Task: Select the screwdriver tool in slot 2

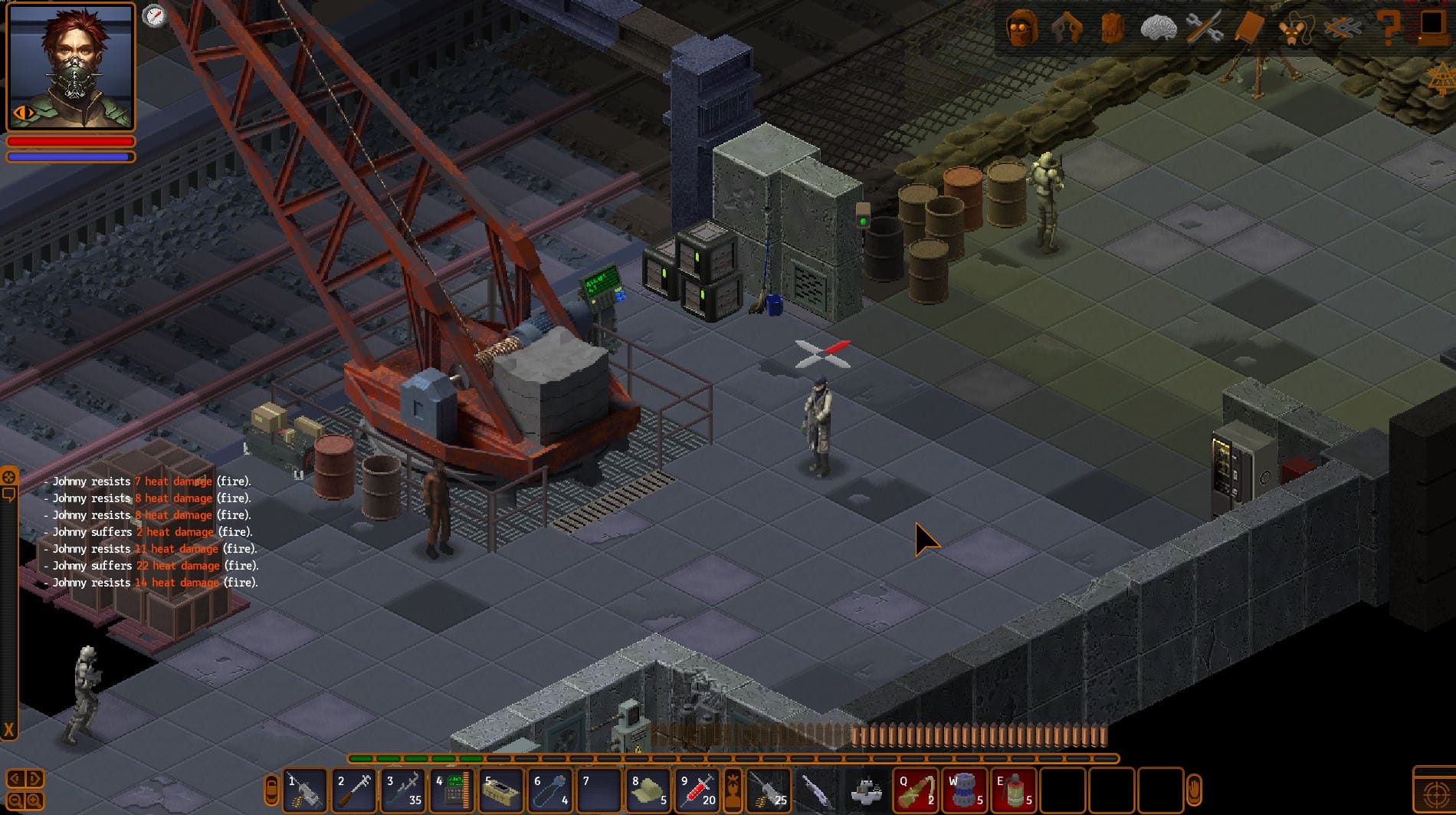Action: pyautogui.click(x=354, y=790)
